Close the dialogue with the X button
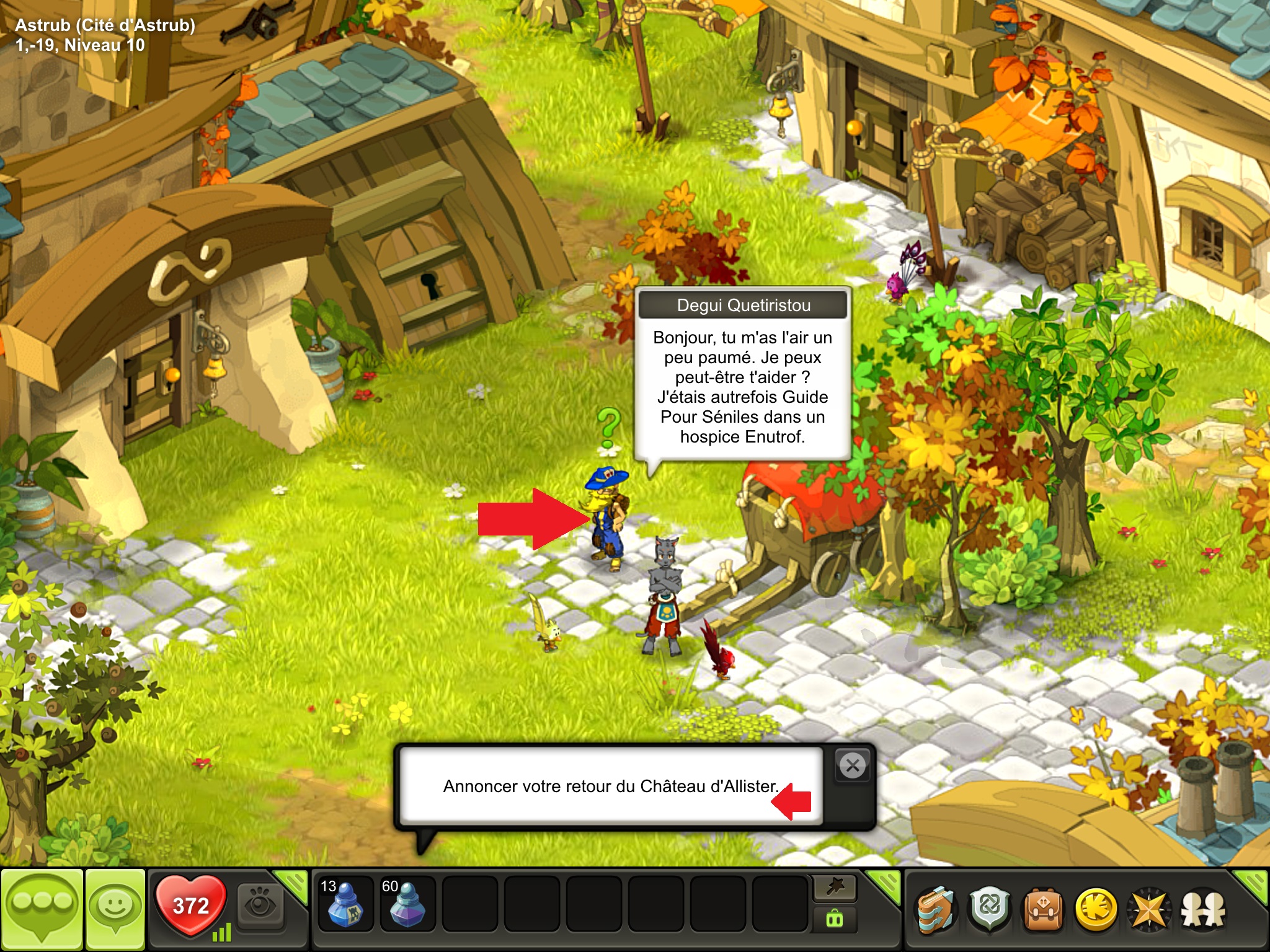 pos(853,766)
